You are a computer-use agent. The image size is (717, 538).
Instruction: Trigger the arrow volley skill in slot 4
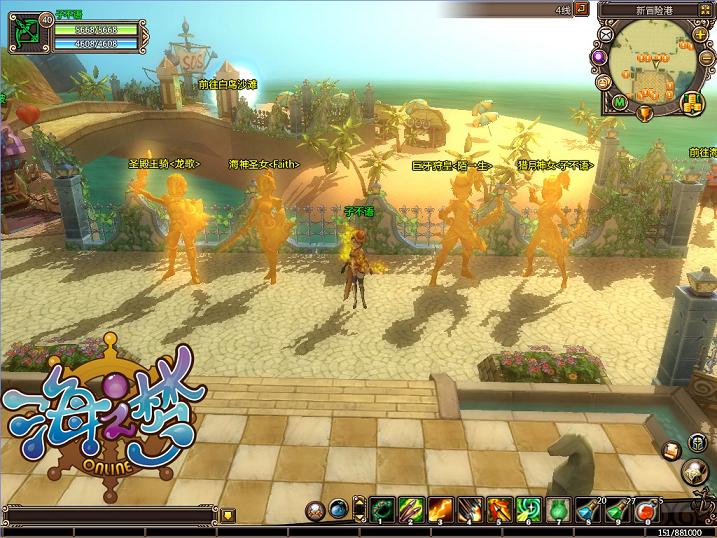tap(469, 509)
